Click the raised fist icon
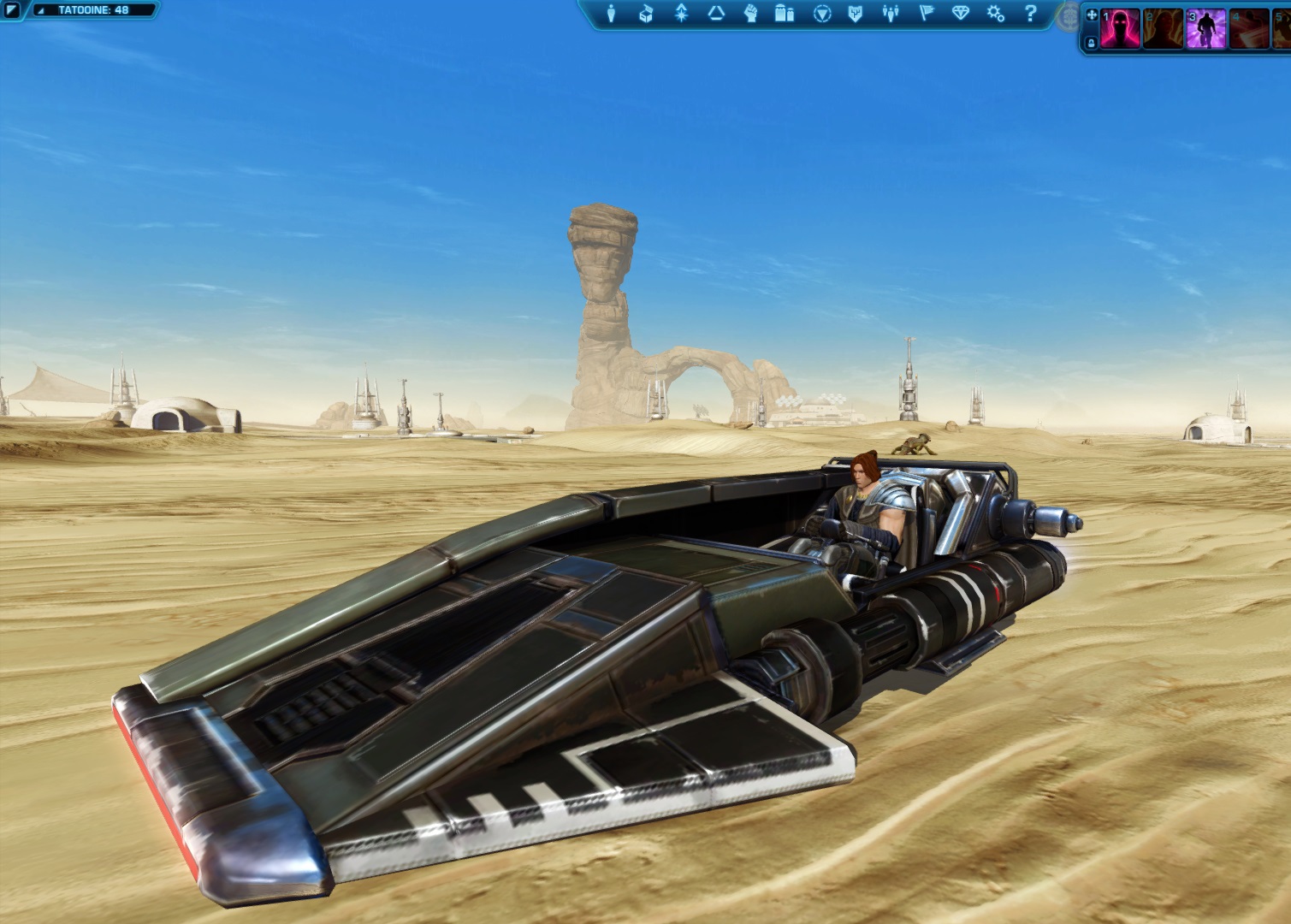Screen dimensions: 1291x924 pyautogui.click(x=750, y=14)
